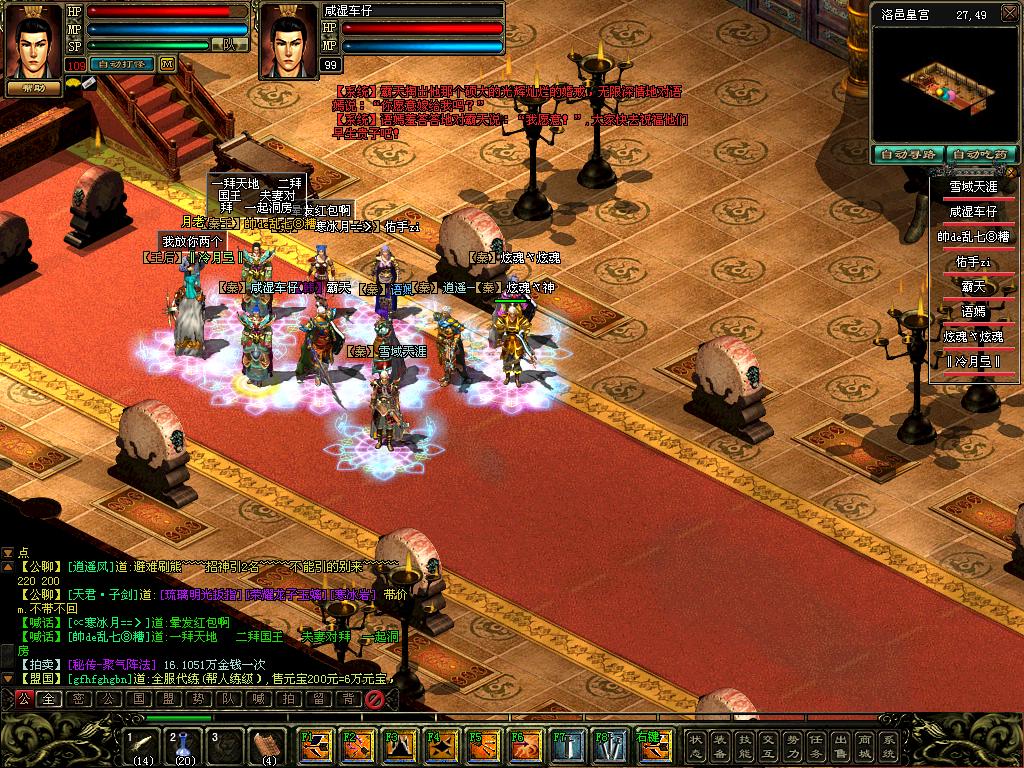Select player 雪域天涯 in the nearby list
Viewport: 1024px width, 768px height.
pos(973,187)
